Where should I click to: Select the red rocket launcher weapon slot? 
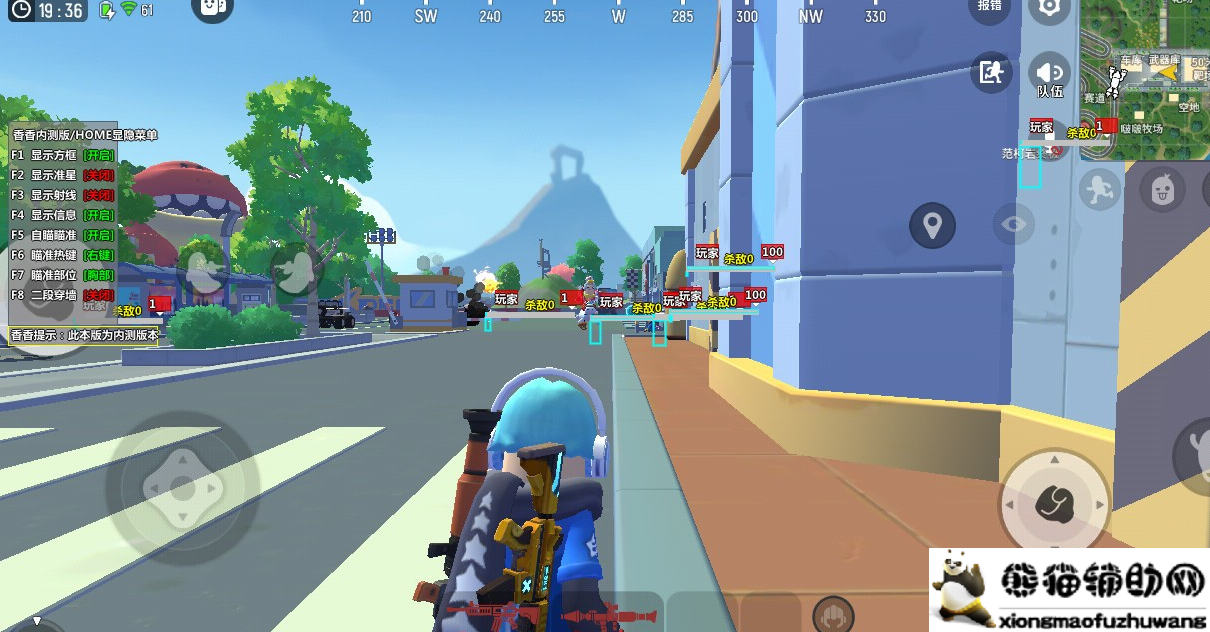click(x=605, y=612)
